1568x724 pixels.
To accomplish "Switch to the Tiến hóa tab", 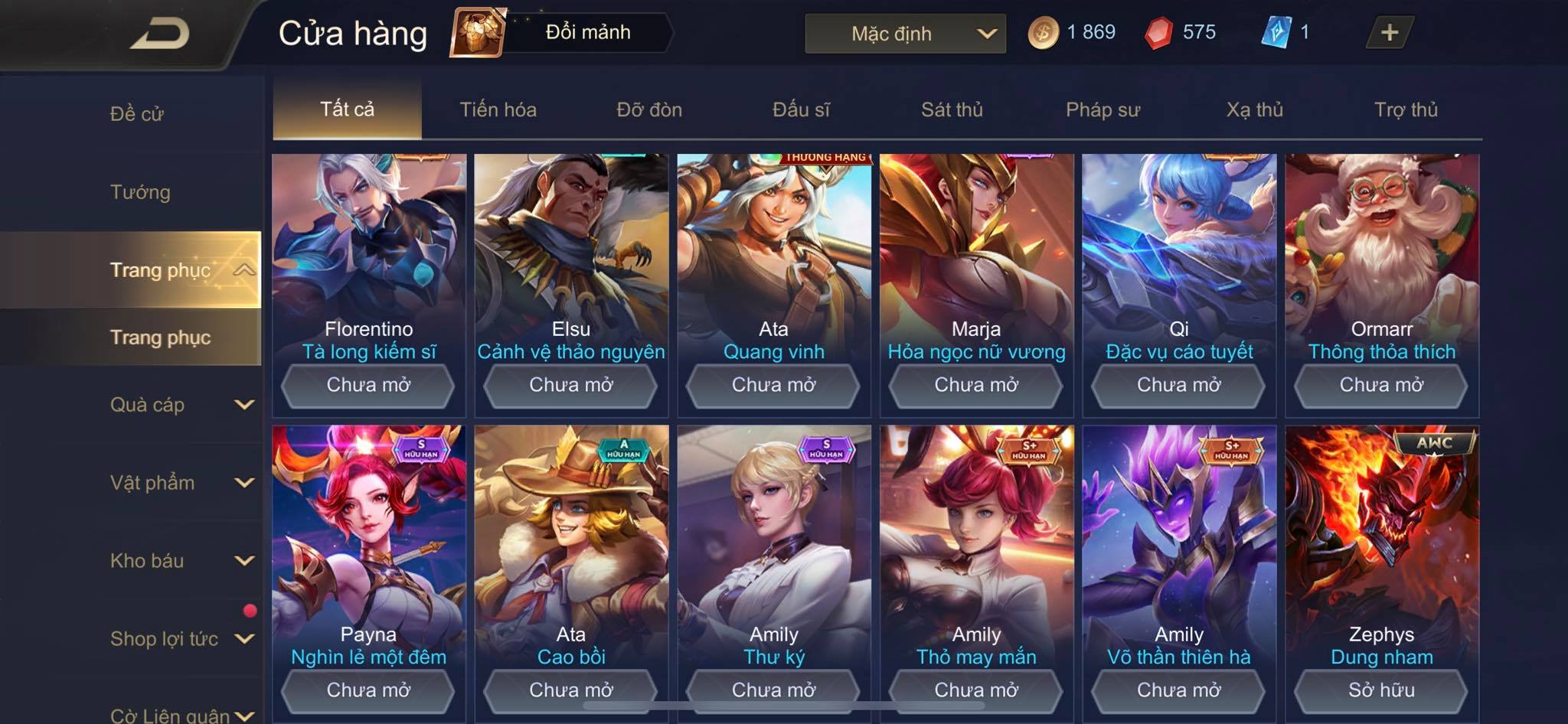I will tap(498, 109).
